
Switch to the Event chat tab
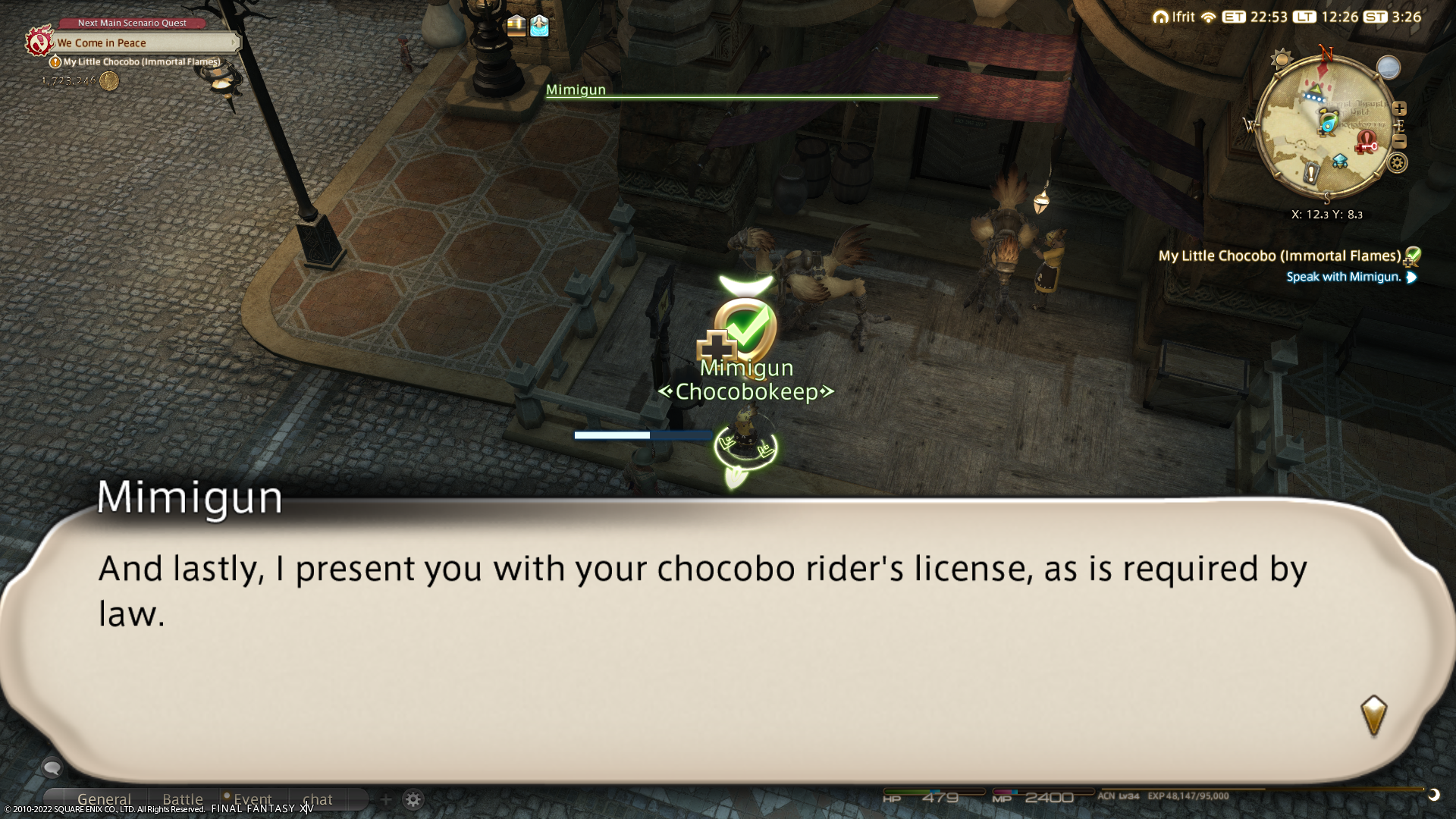pyautogui.click(x=253, y=799)
